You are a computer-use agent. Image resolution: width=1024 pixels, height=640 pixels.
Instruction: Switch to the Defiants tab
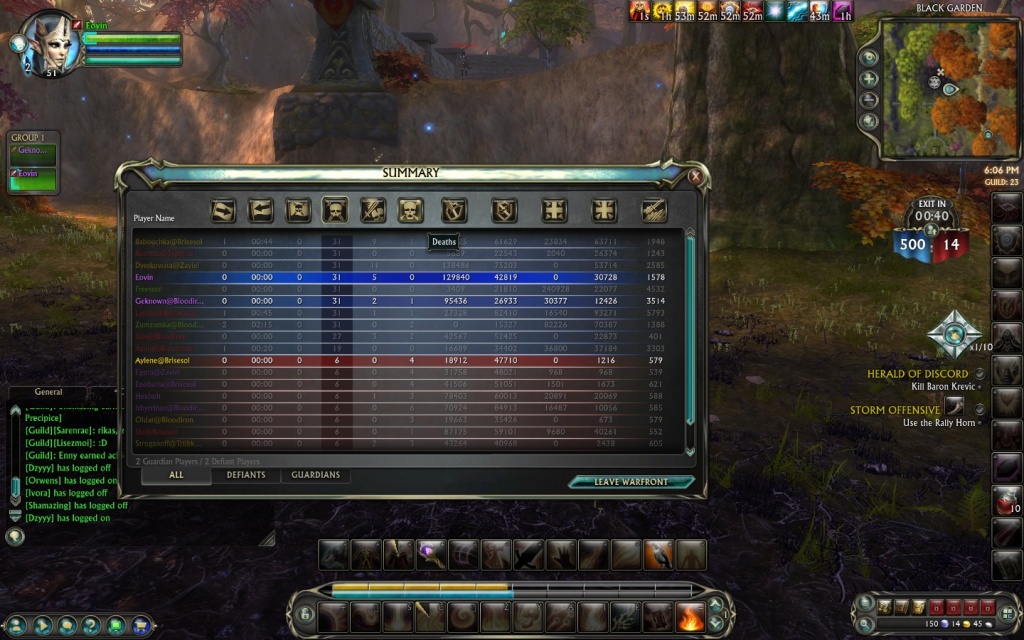point(245,475)
